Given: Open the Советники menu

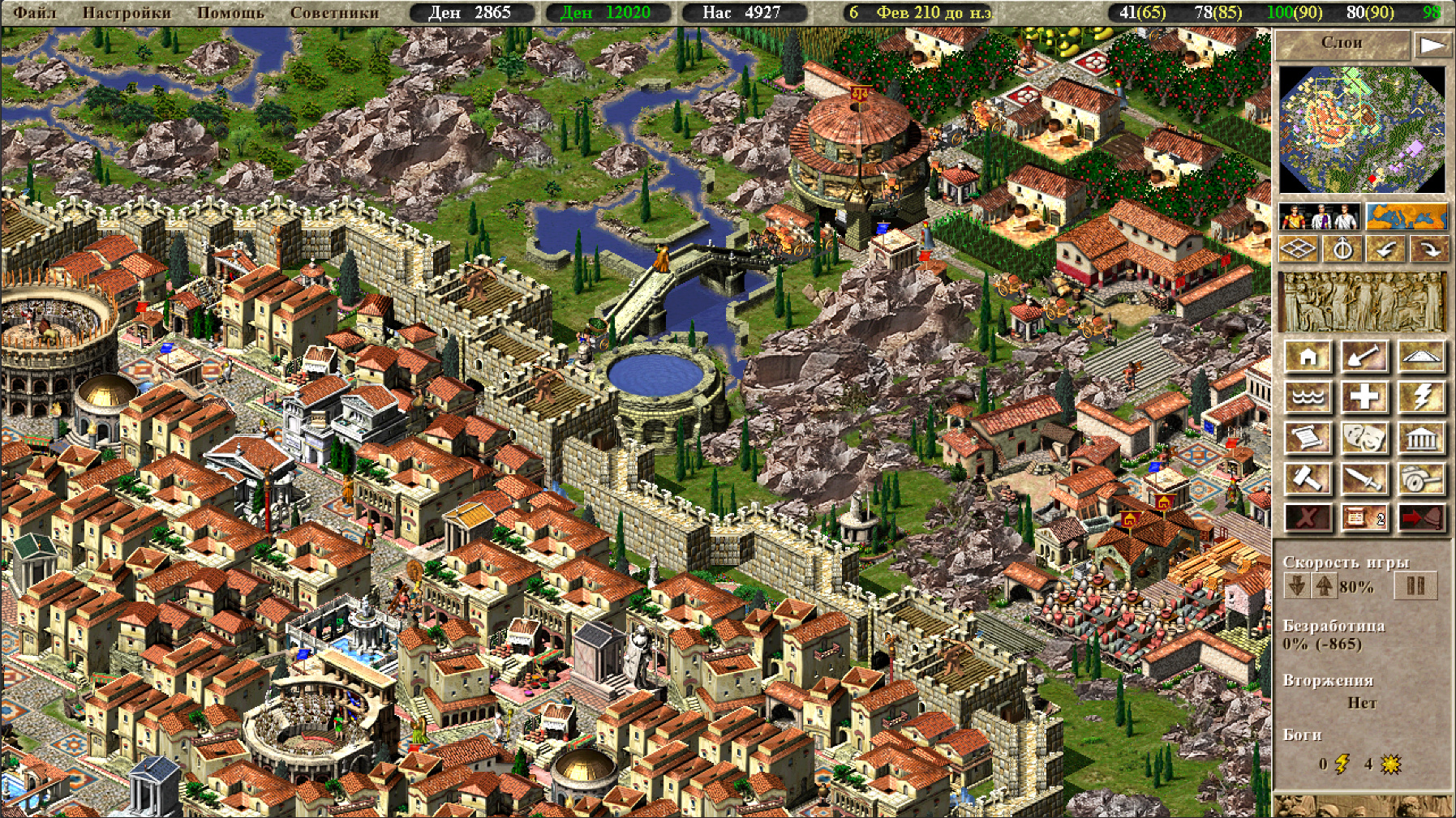Looking at the screenshot, I should tap(333, 12).
